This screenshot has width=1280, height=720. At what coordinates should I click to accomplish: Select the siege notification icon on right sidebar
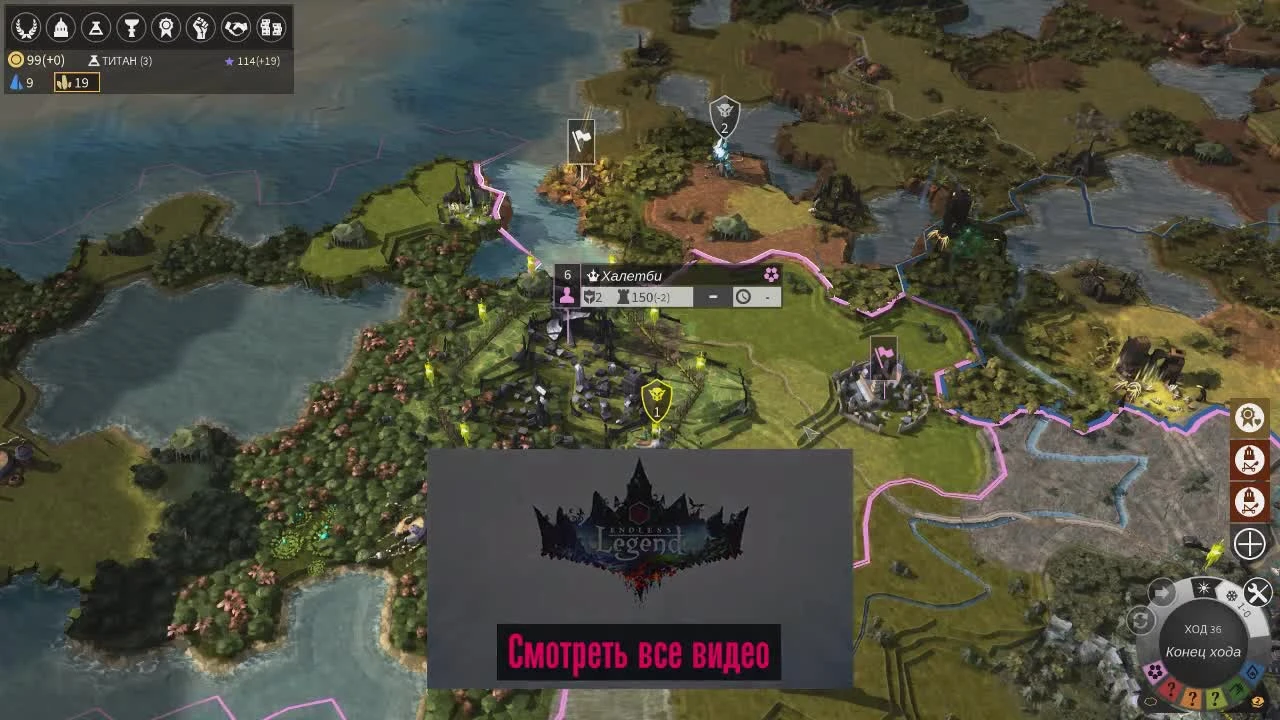[1249, 462]
